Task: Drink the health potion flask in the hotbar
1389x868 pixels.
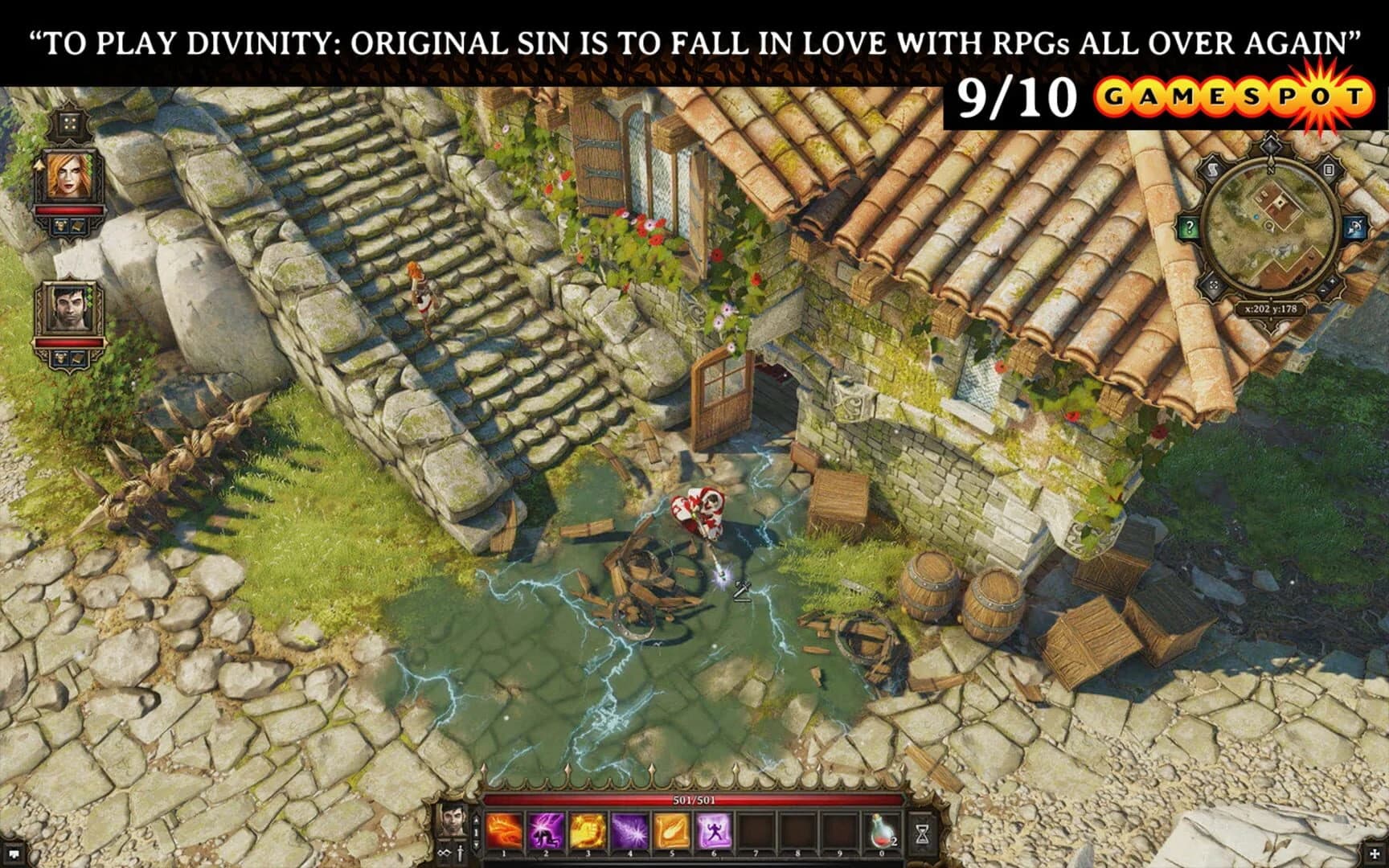Action: click(x=880, y=832)
